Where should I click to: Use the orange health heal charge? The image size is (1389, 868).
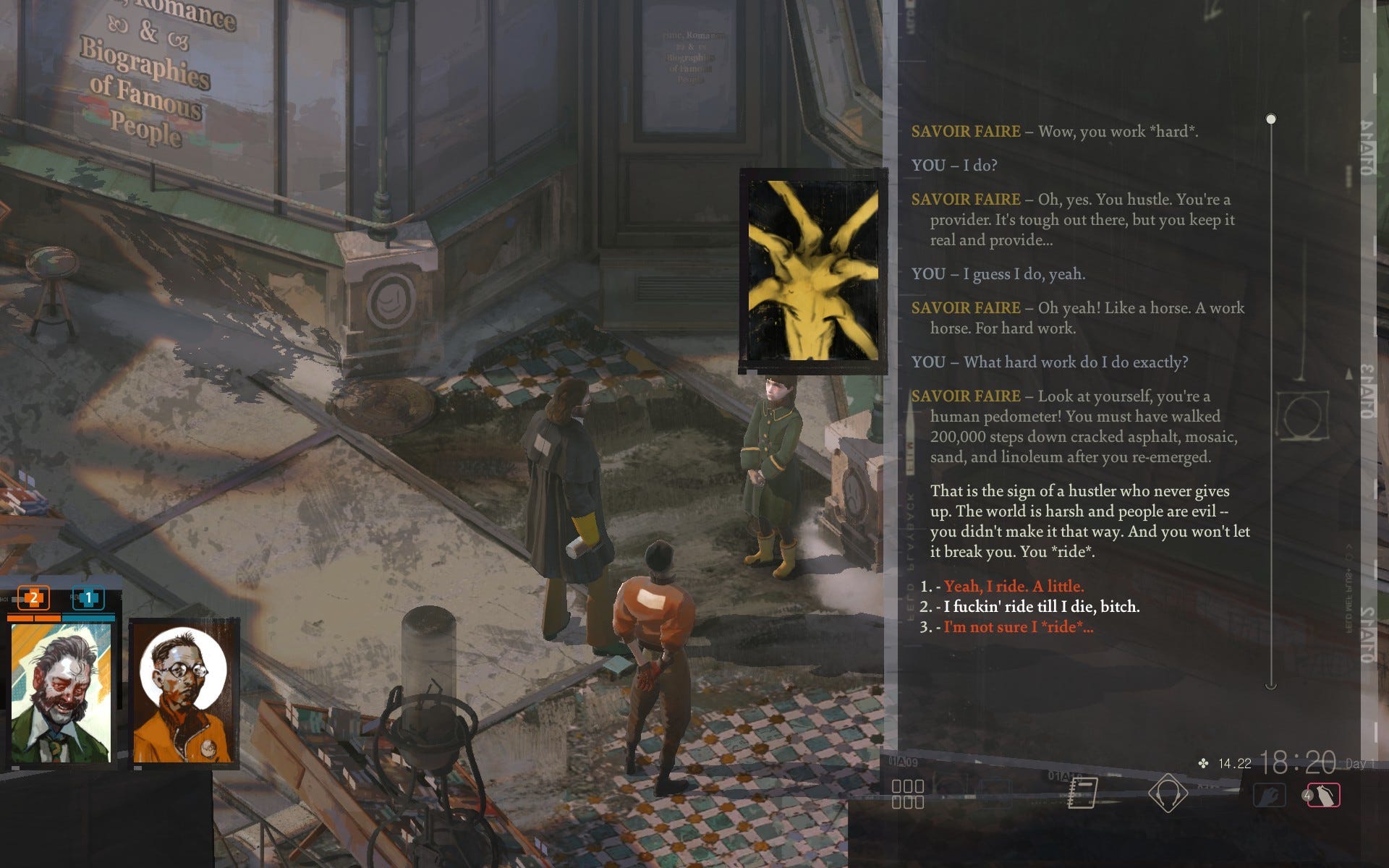point(33,598)
